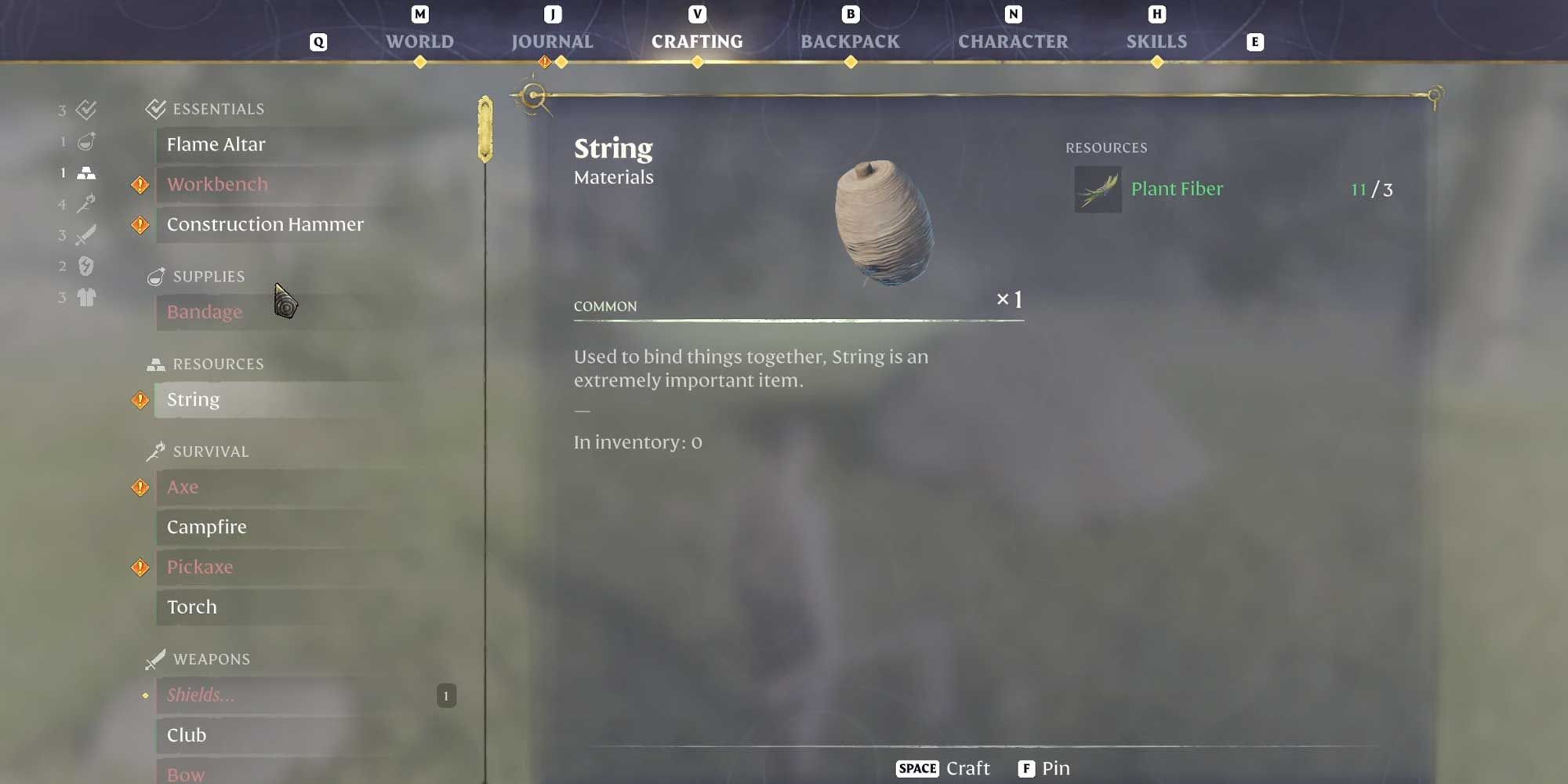This screenshot has width=1568, height=784.
Task: Select the Resources ingot stack icon in sidebar
Action: [86, 172]
